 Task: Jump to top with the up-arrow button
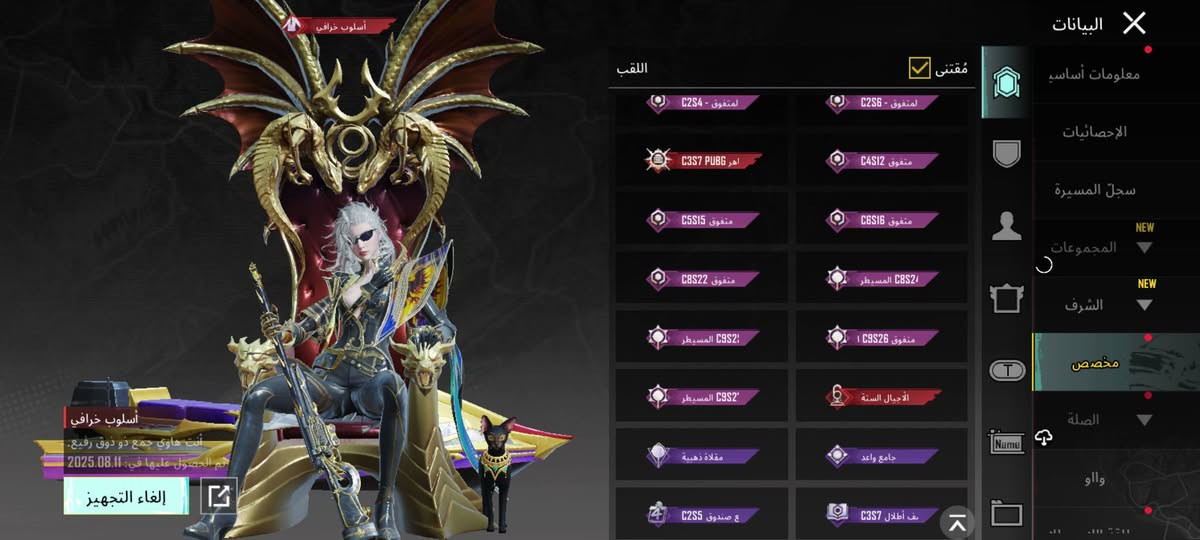958,522
